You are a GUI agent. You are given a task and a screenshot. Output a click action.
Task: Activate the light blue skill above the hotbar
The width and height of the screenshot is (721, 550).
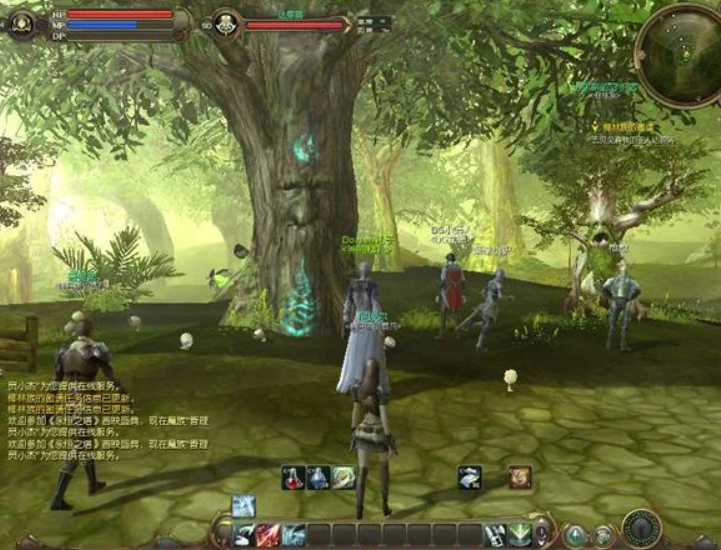244,505
